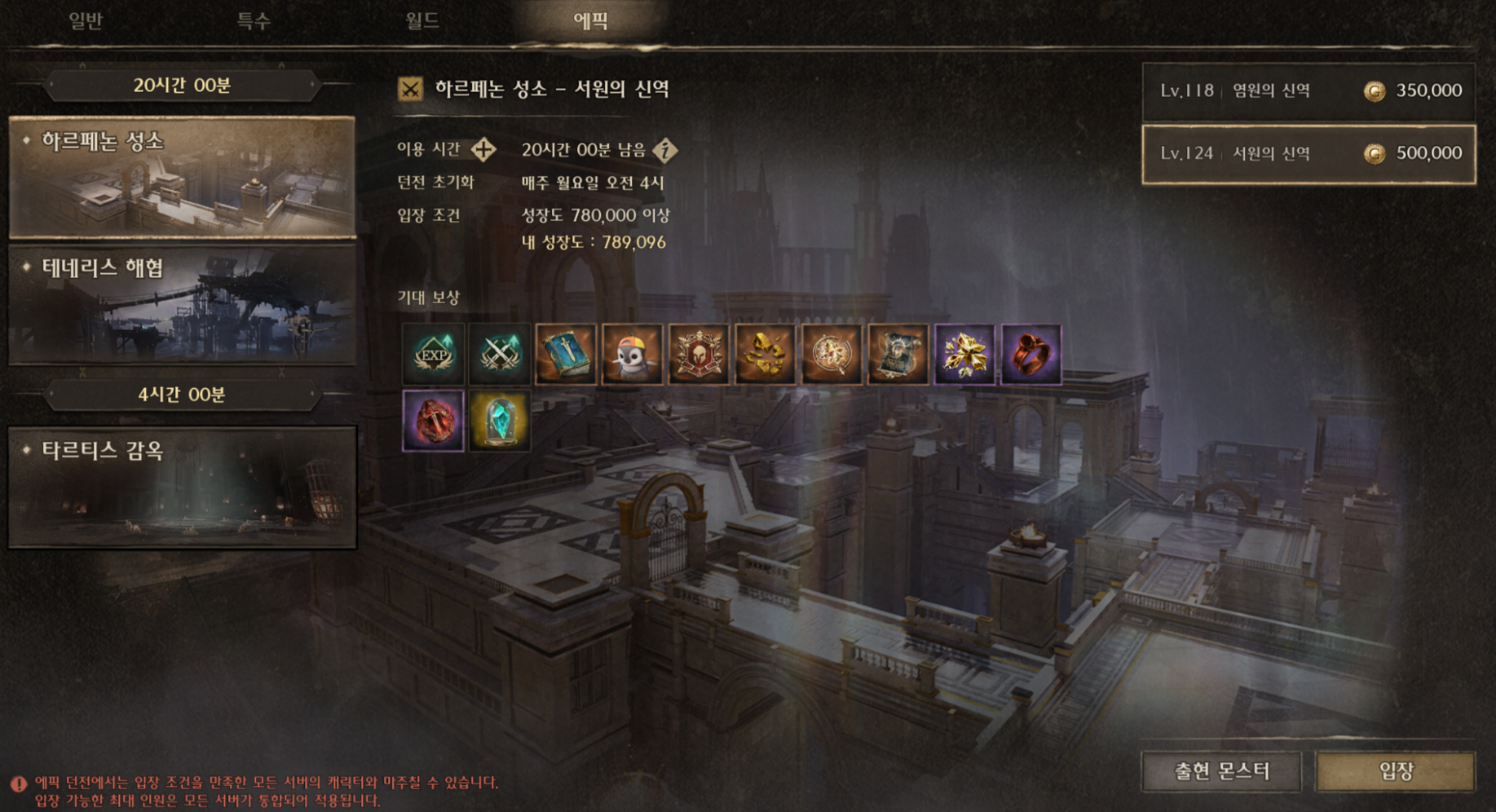The width and height of the screenshot is (1496, 812).
Task: View the EXP reward icon
Action: click(x=433, y=354)
